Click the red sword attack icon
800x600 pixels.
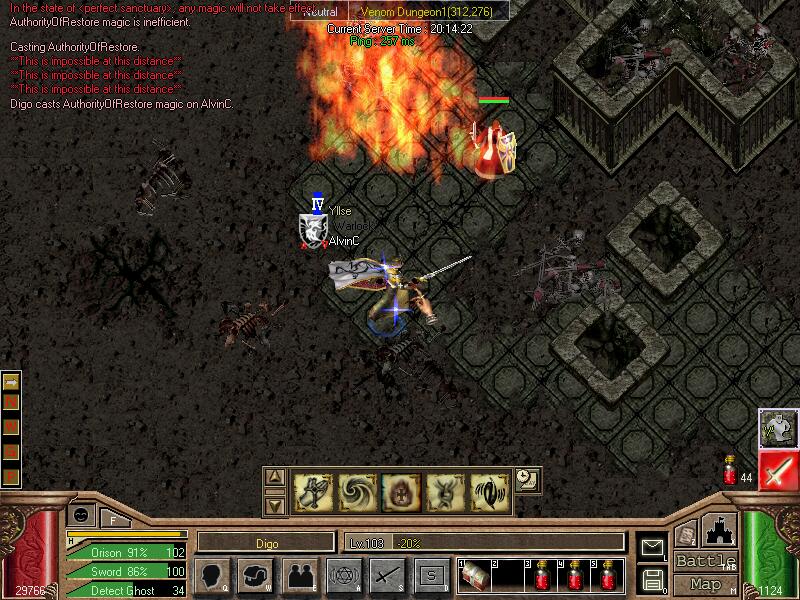(777, 471)
